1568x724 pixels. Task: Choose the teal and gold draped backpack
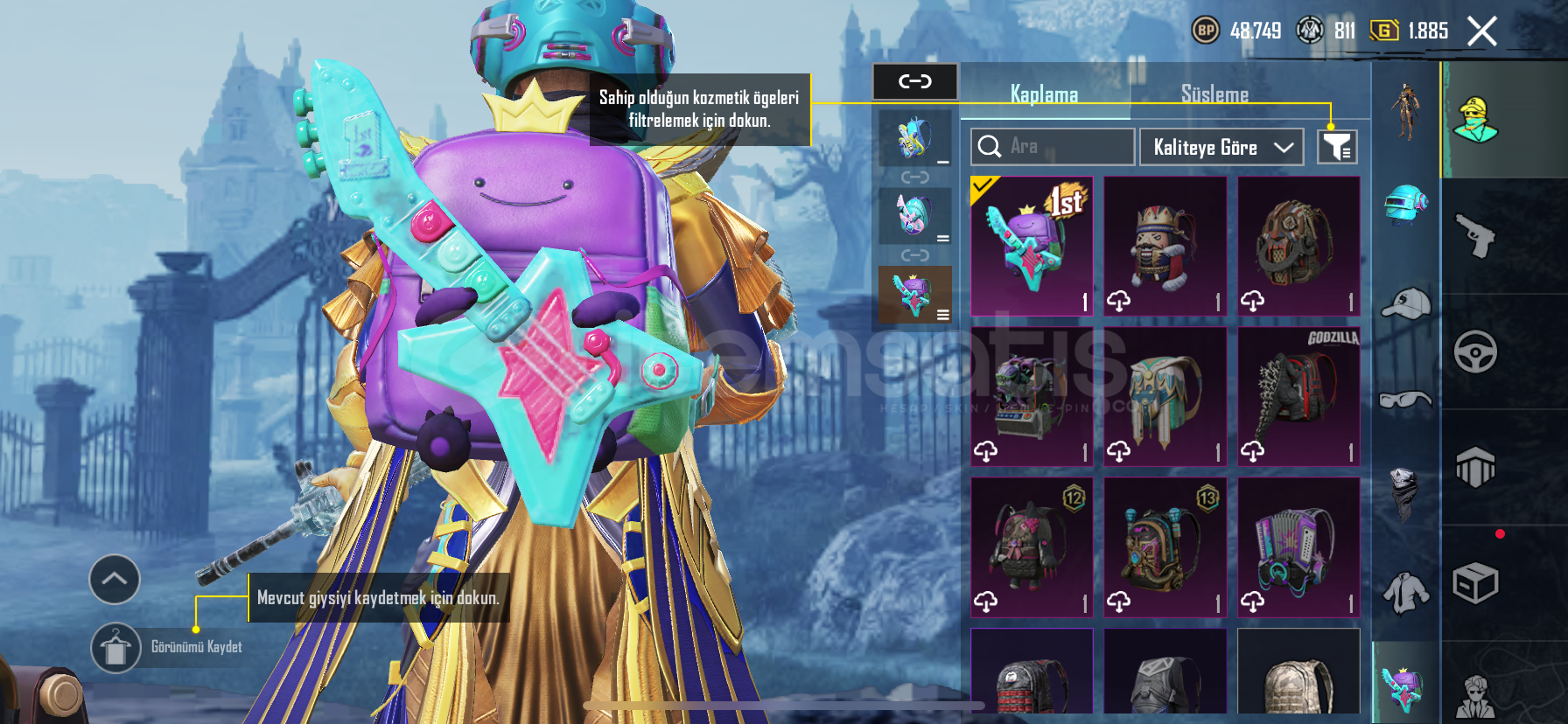tap(1165, 396)
